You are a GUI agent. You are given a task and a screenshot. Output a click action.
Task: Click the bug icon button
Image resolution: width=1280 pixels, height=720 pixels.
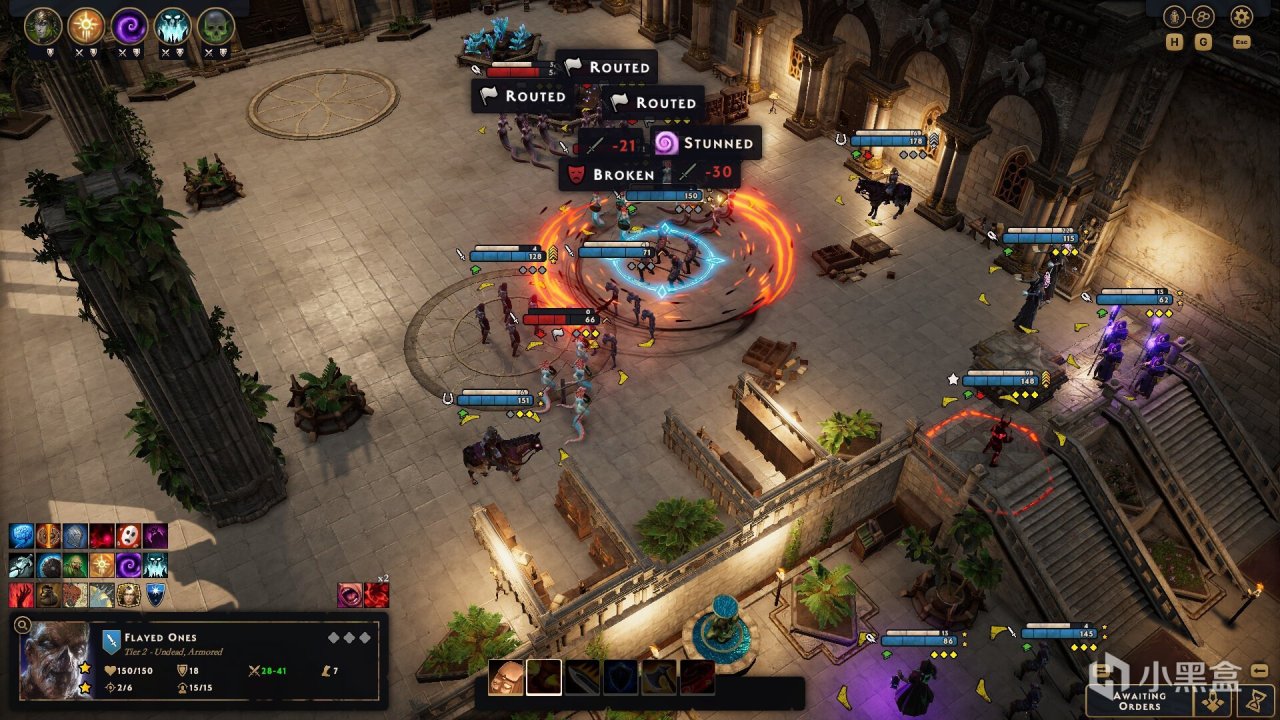[x=1174, y=16]
